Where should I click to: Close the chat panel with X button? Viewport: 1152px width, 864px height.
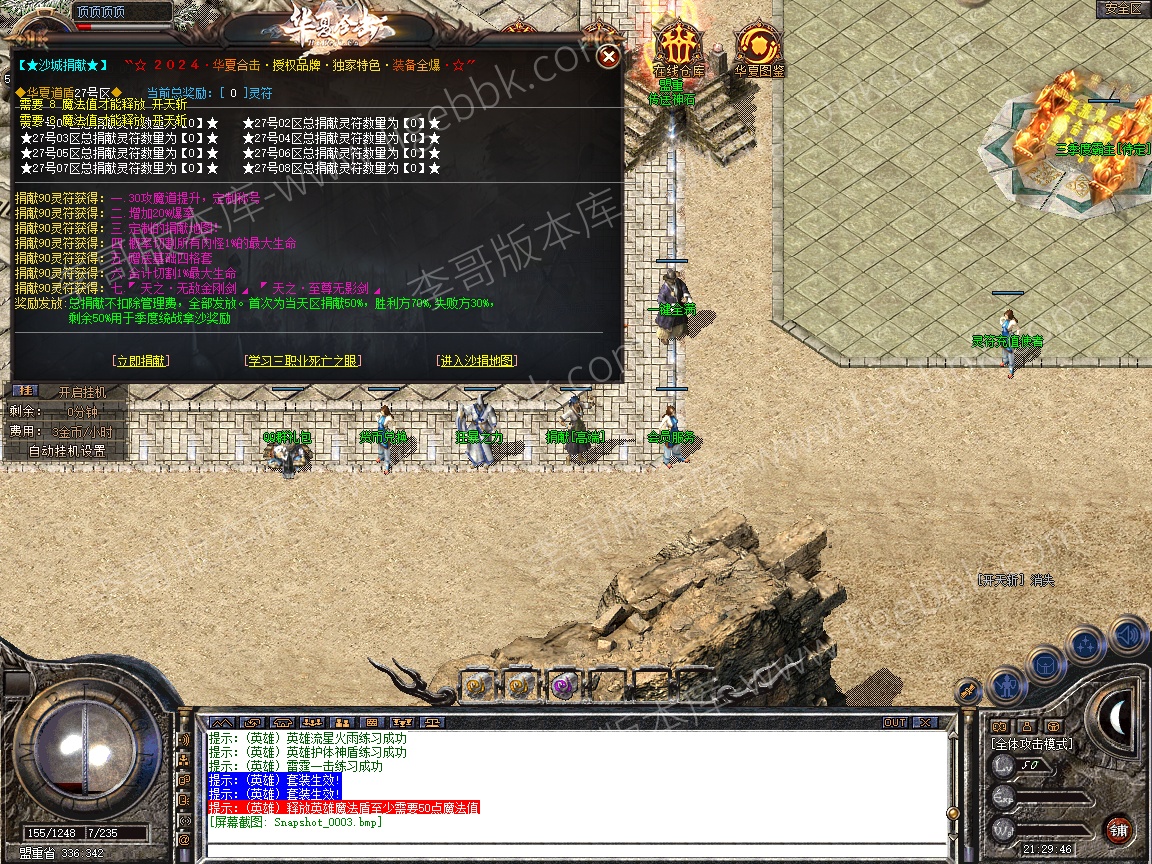pos(925,722)
